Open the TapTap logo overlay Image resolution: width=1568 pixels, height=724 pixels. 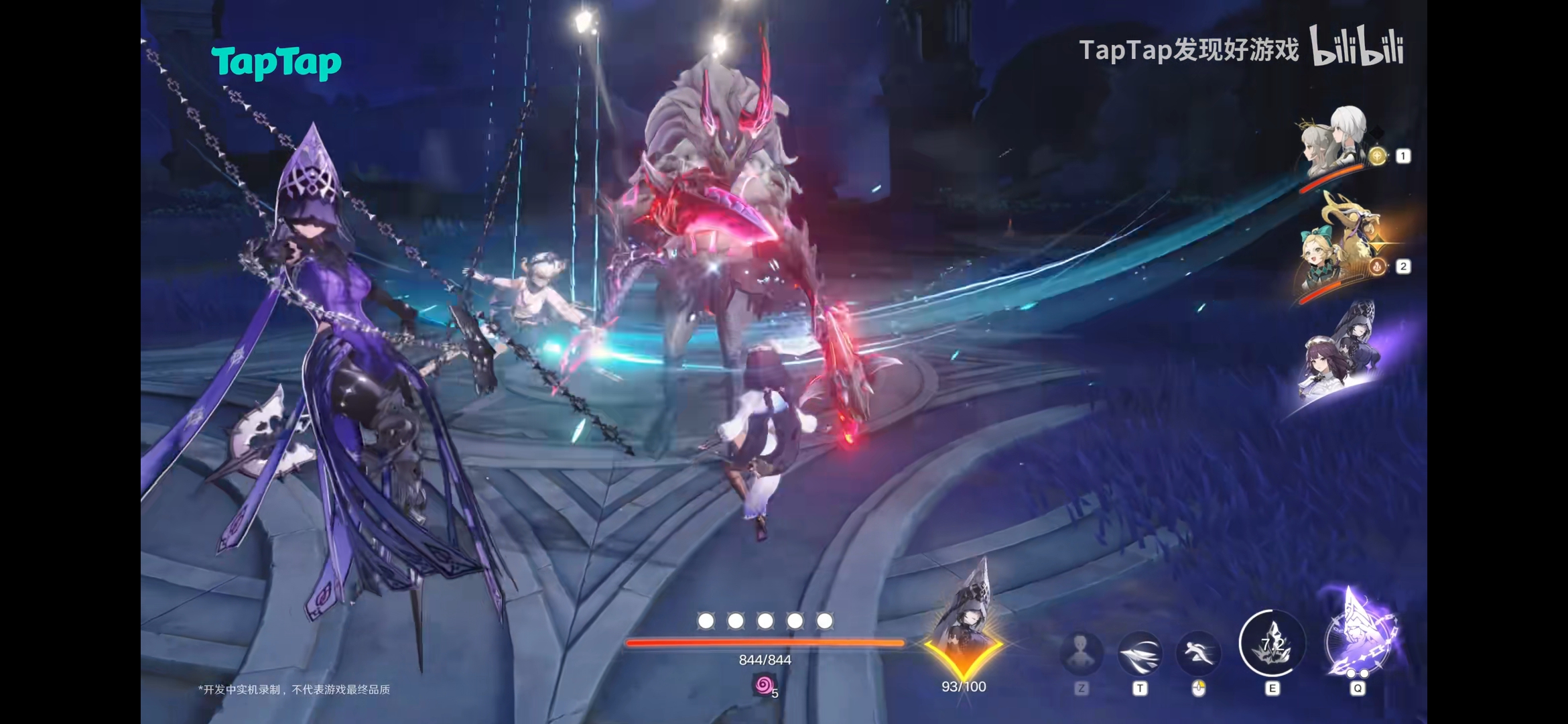click(276, 63)
